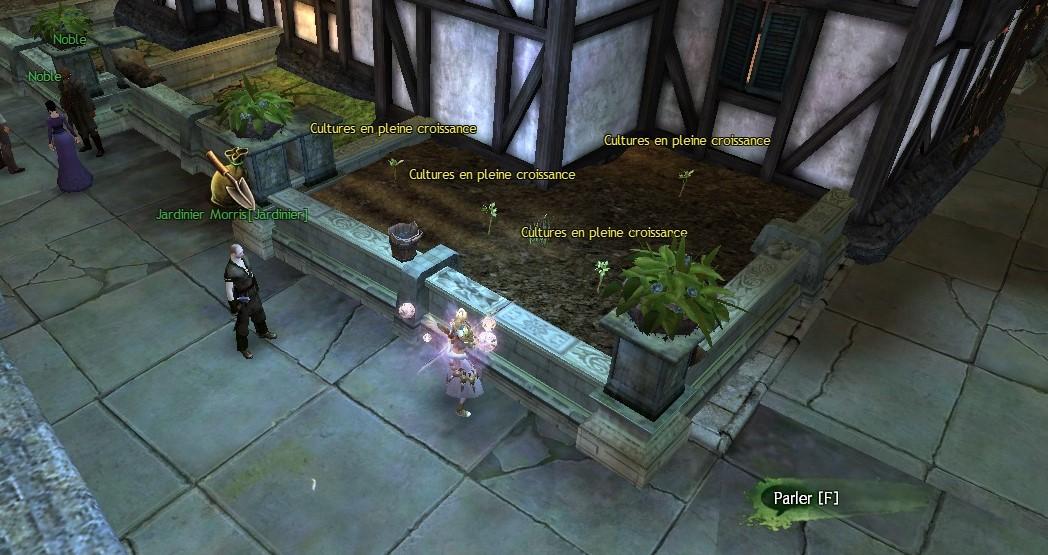1048x555 pixels.
Task: Click the Parler interaction button
Action: 806,498
